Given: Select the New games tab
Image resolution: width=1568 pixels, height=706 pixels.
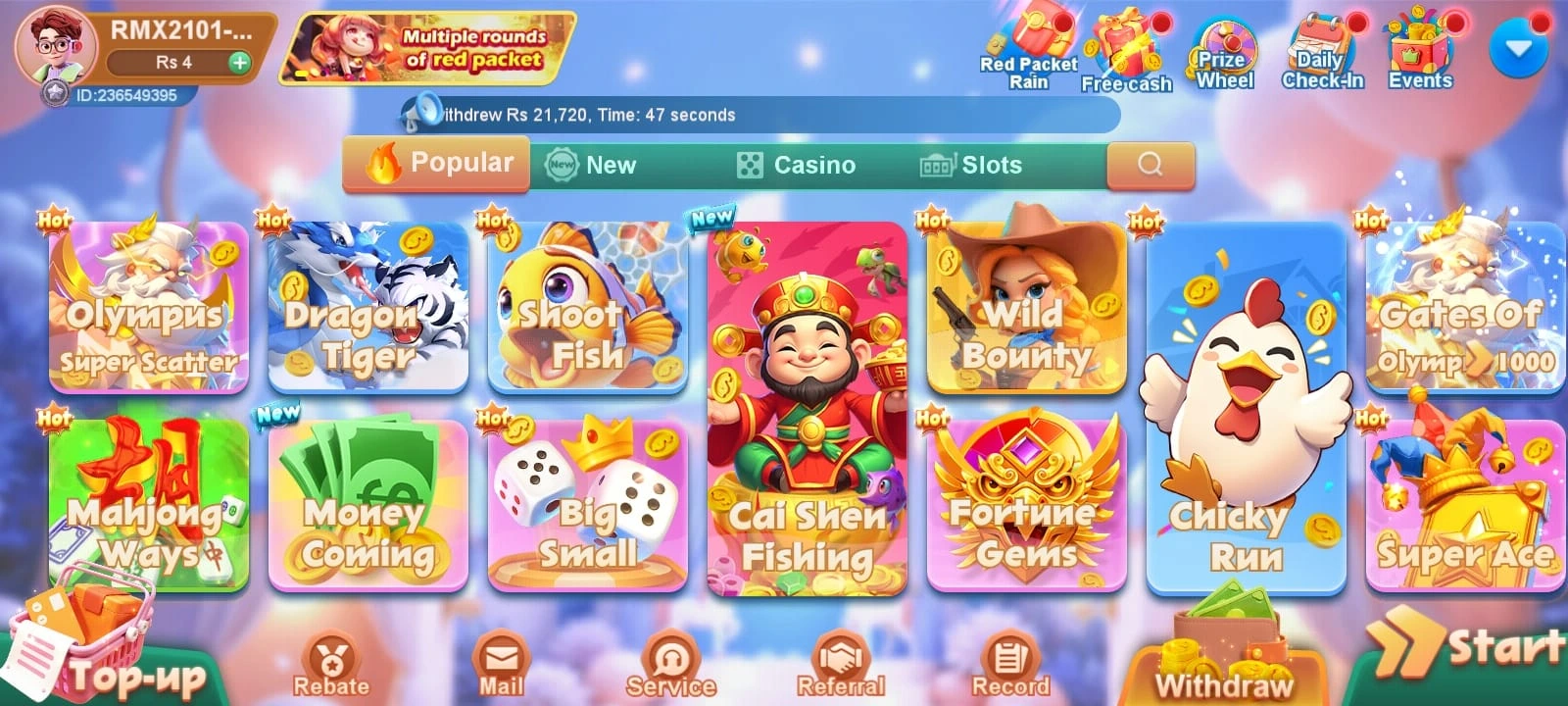Looking at the screenshot, I should coord(591,165).
